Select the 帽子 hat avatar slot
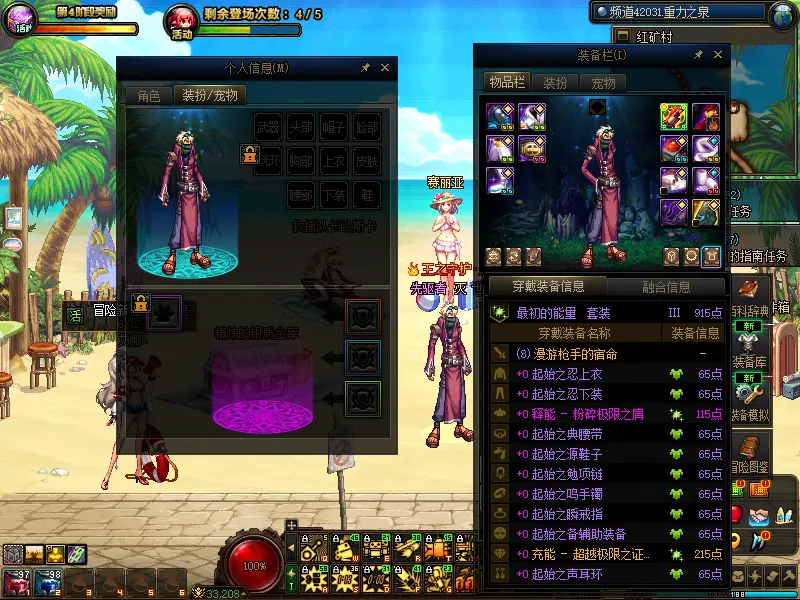Screen dimensions: 800x600 [x=334, y=127]
